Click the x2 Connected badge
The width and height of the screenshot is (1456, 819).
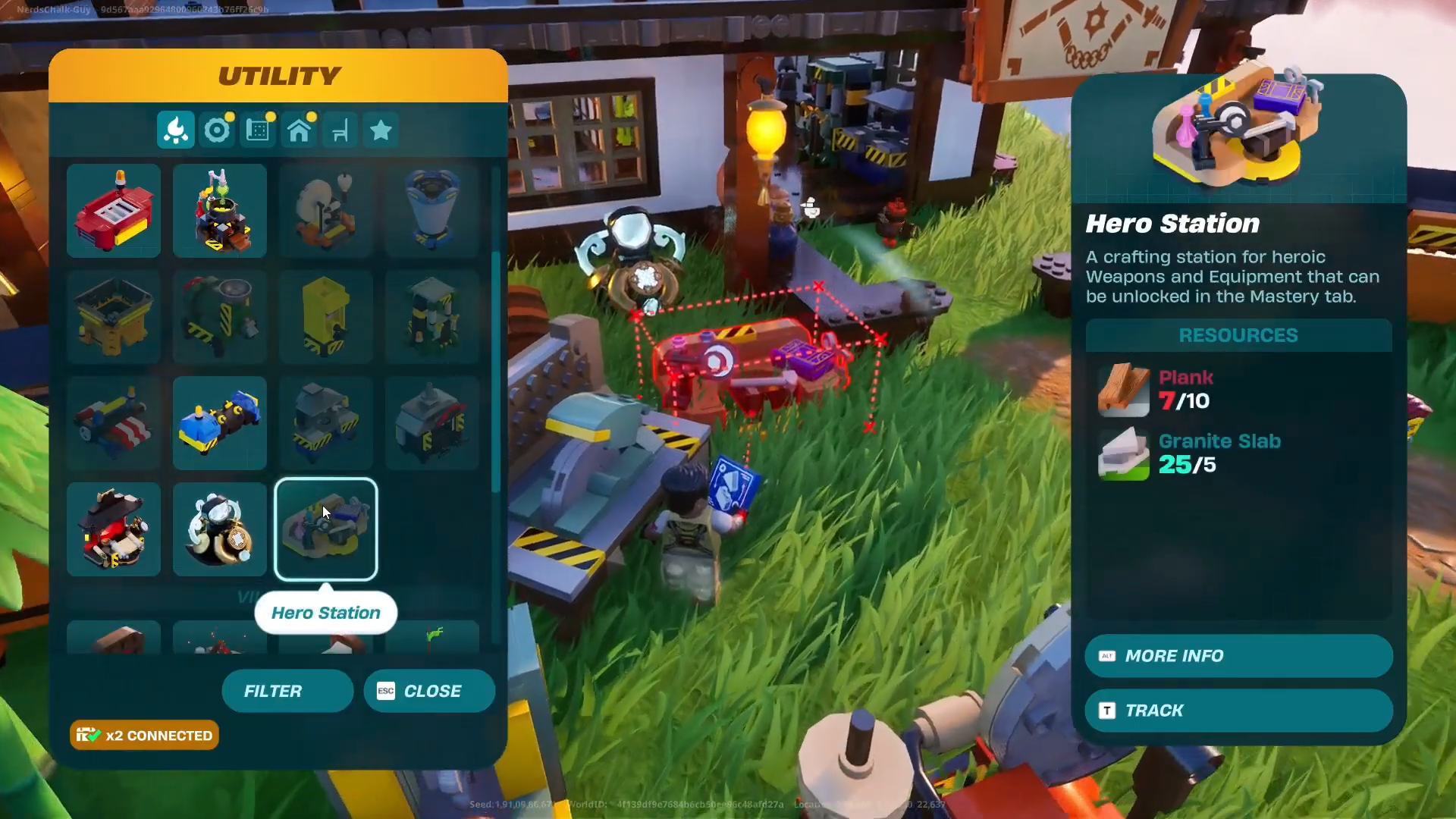[x=144, y=736]
